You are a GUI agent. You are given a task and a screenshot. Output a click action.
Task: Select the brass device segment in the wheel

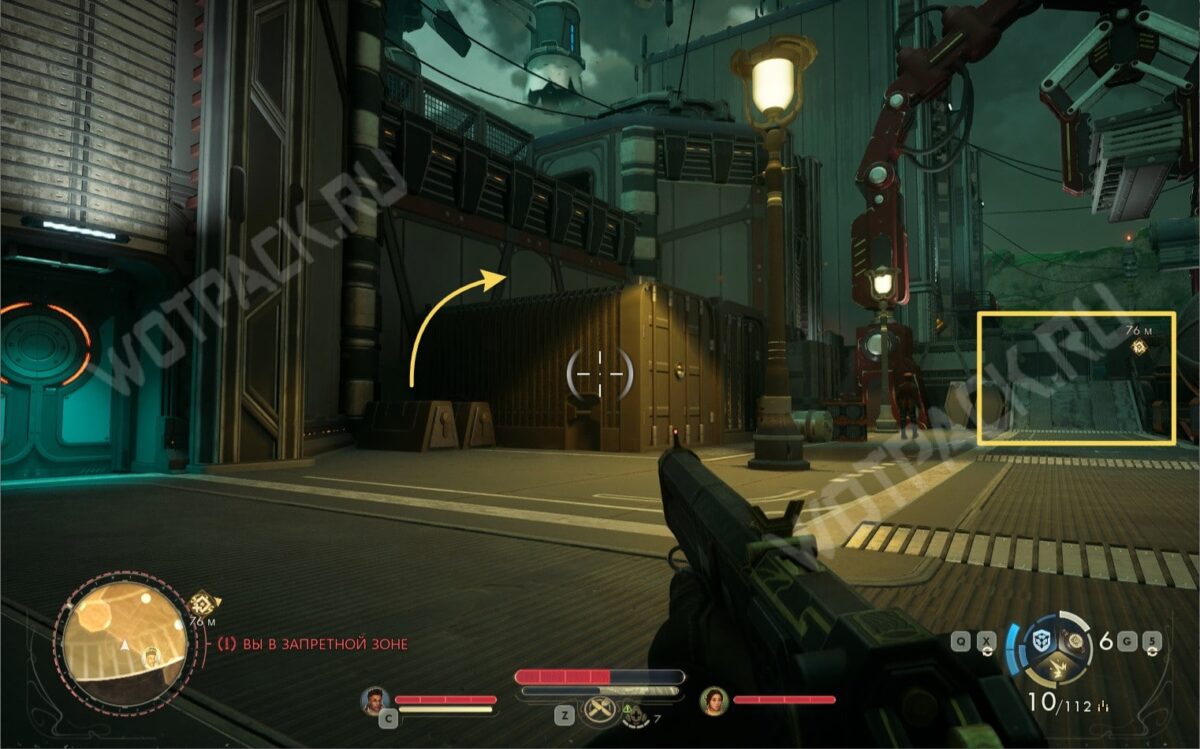pos(1076,640)
